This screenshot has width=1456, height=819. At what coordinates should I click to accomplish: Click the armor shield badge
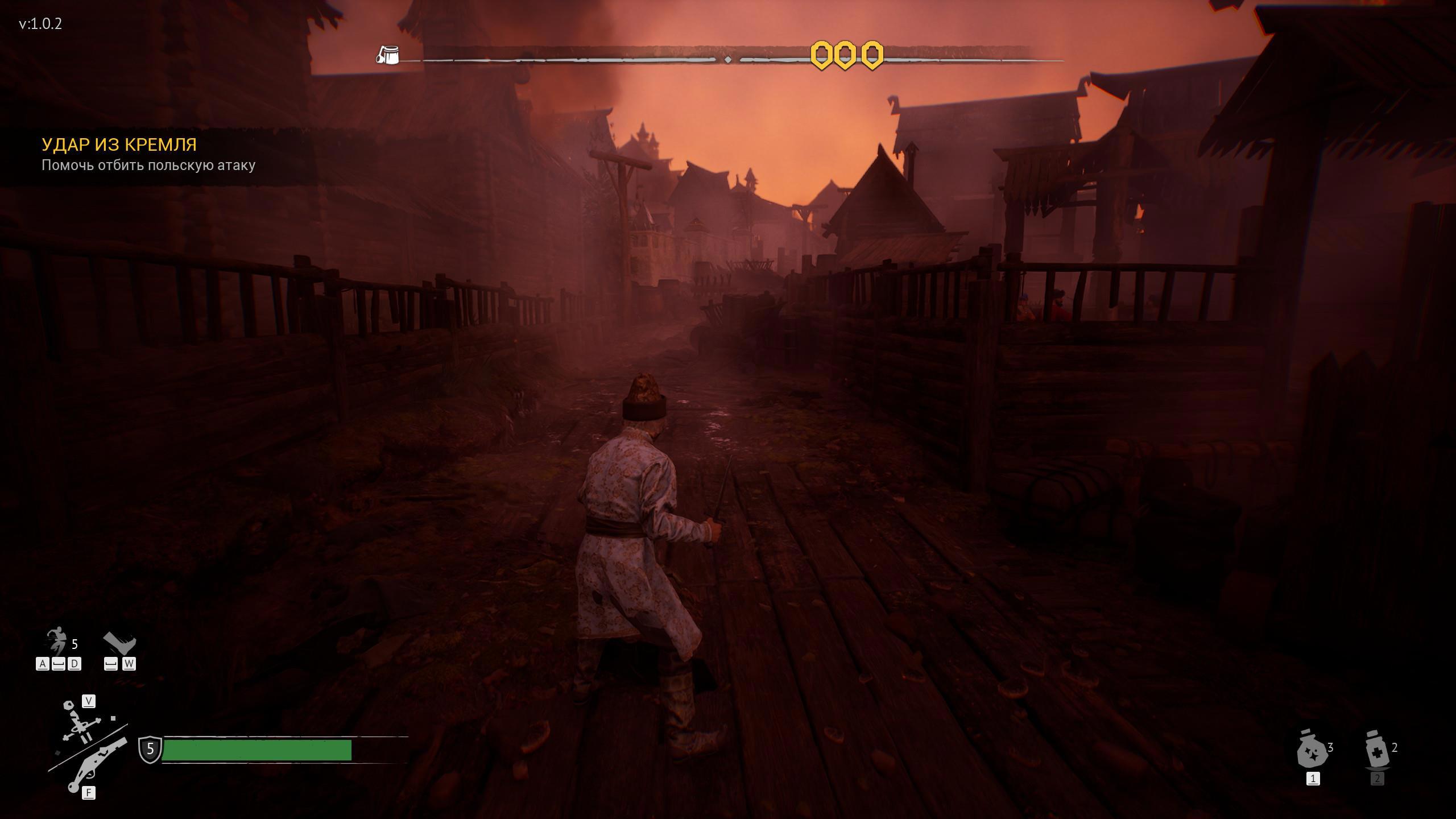tap(150, 748)
